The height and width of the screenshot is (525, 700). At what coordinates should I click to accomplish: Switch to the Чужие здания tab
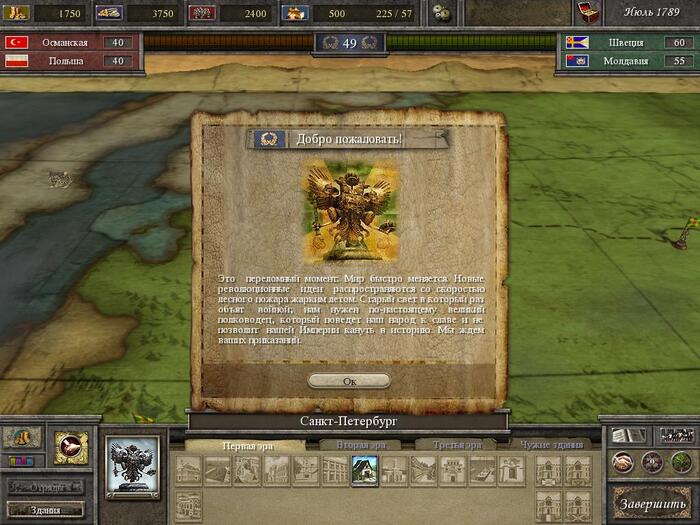[553, 444]
